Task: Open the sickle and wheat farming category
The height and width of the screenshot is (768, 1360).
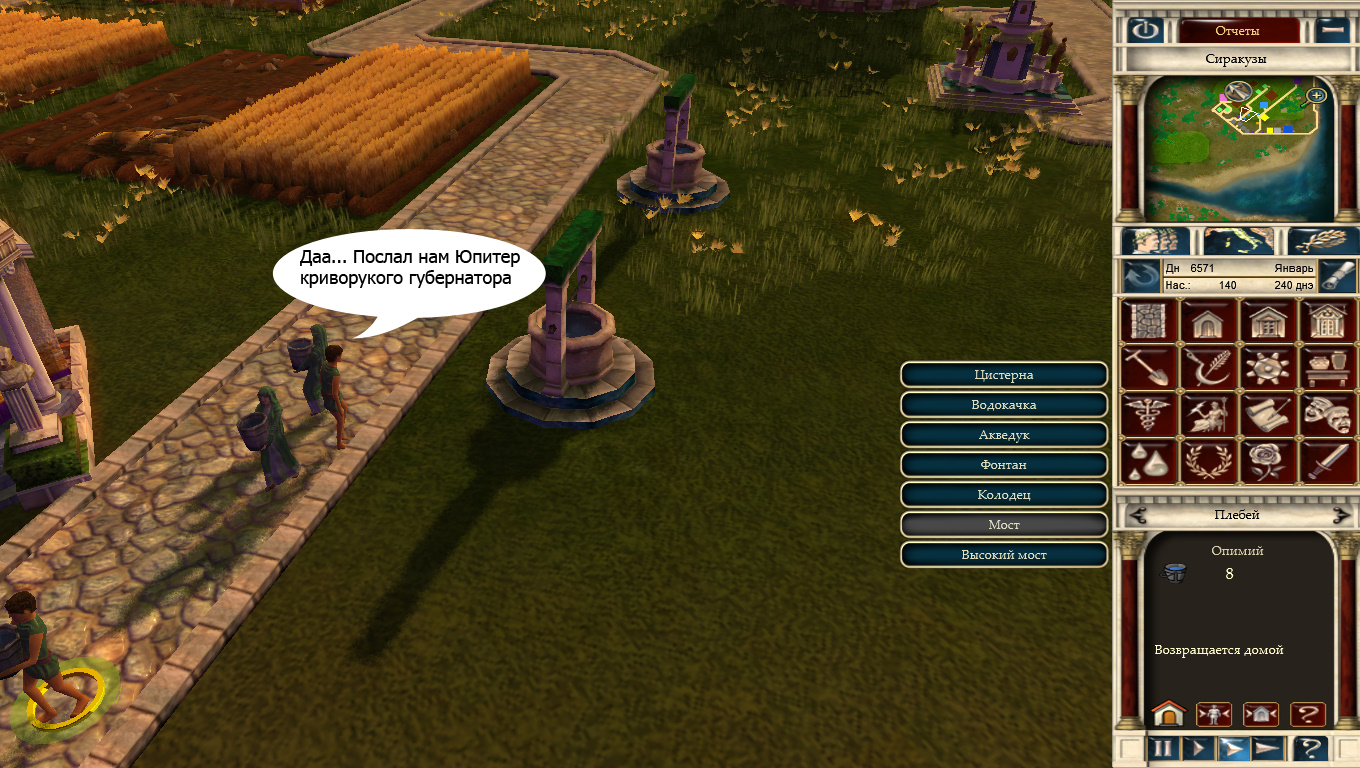Action: (1209, 368)
